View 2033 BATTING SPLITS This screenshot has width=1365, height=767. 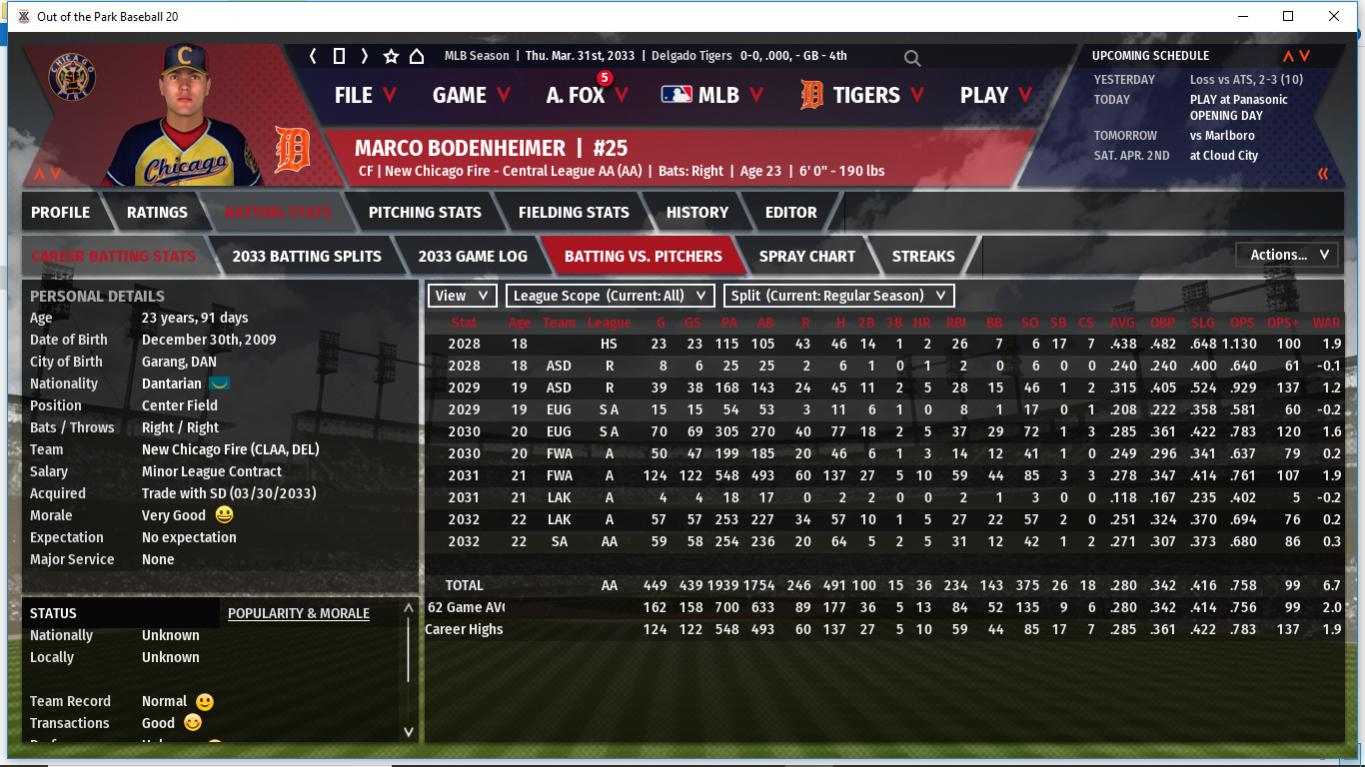306,256
